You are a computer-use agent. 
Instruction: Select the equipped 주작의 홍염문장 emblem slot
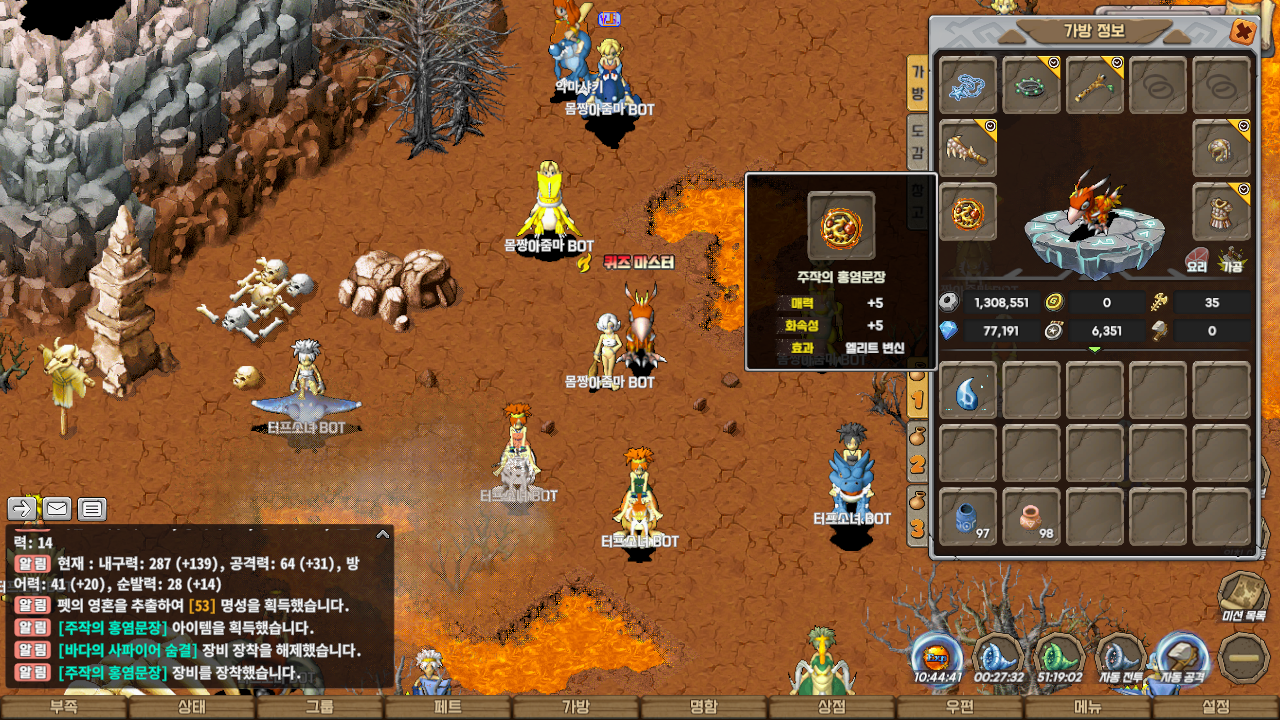[968, 212]
